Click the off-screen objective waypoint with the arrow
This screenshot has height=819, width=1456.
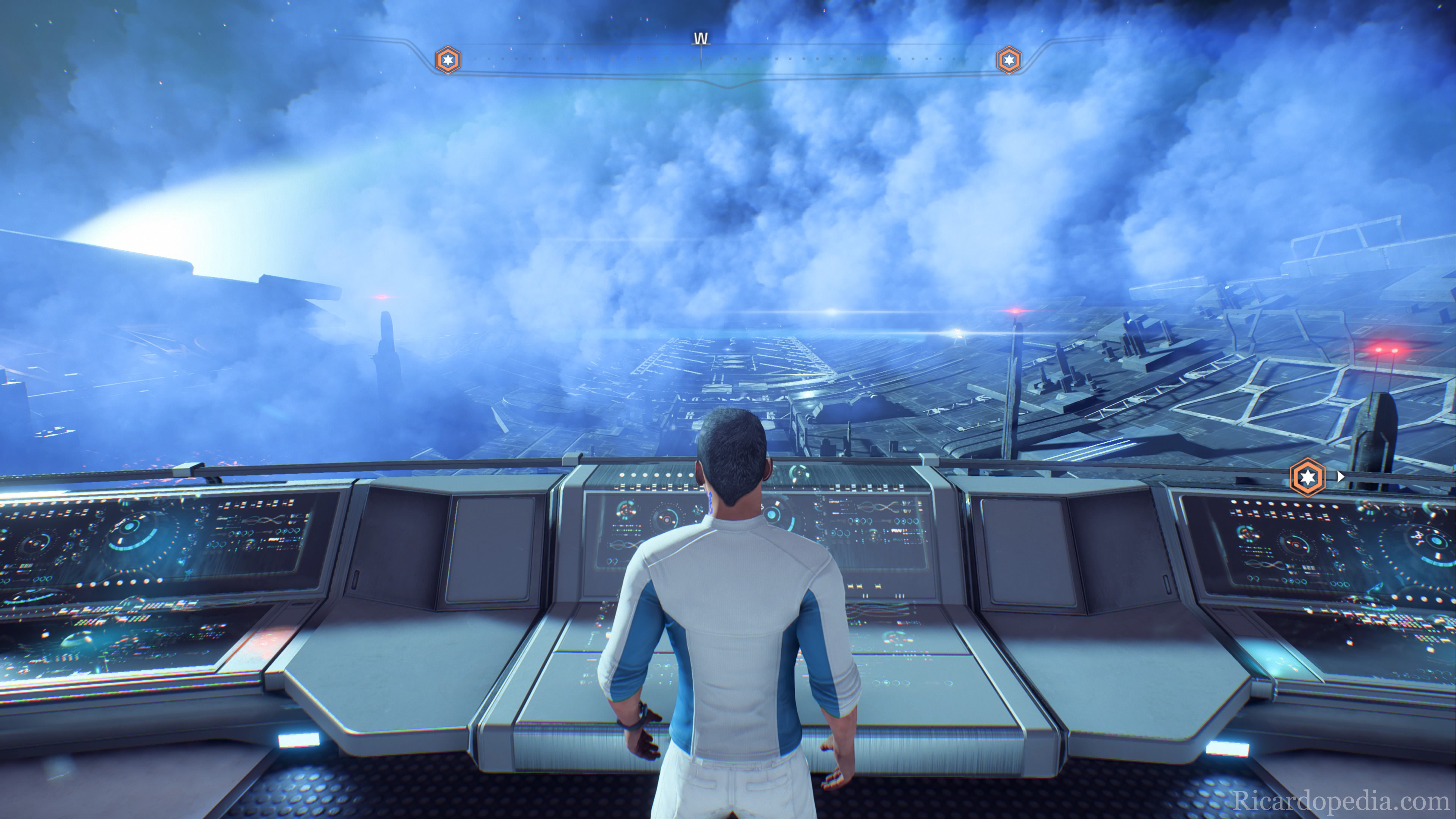pos(1308,478)
